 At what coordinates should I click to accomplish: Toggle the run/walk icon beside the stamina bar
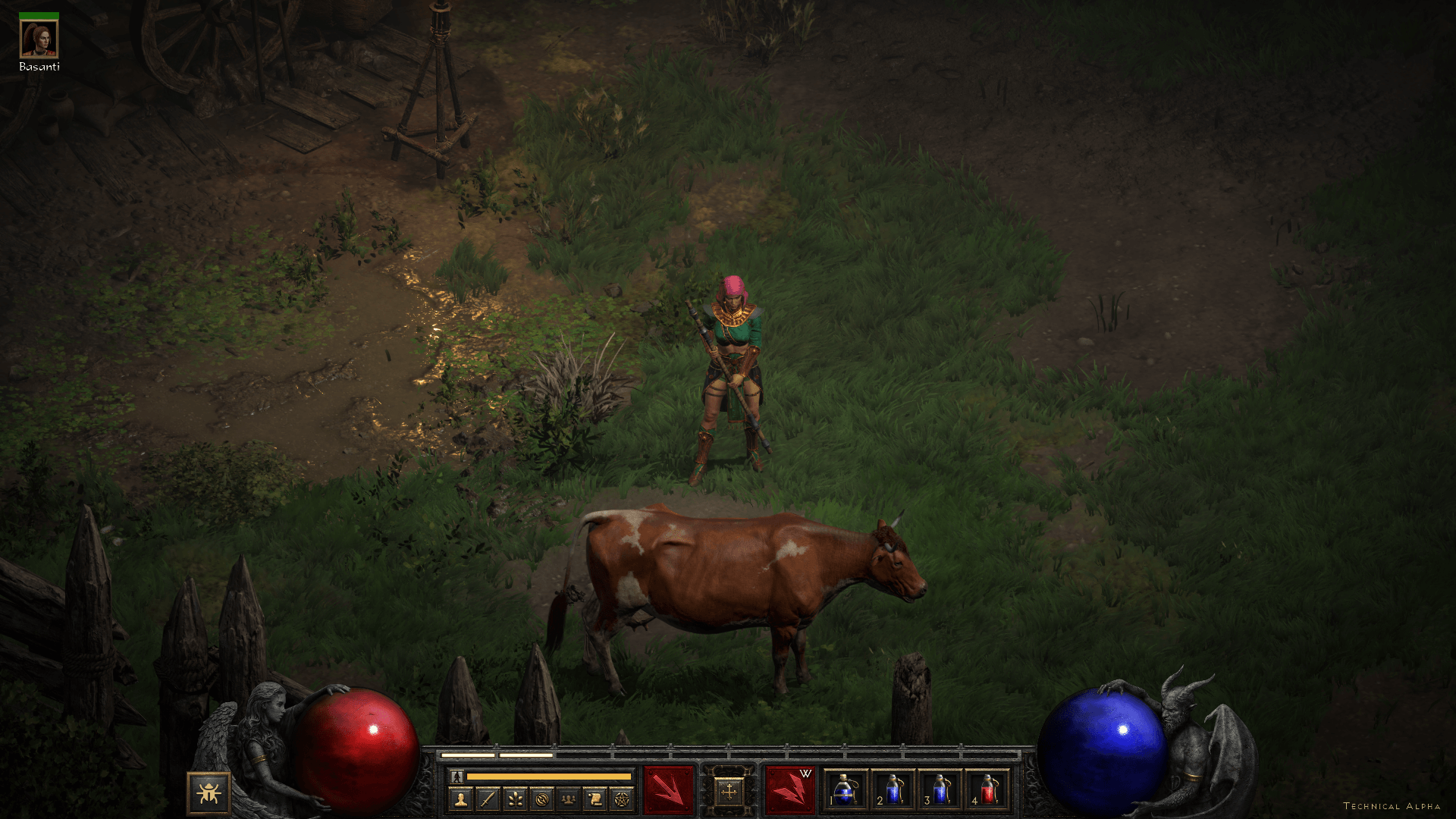click(x=457, y=777)
